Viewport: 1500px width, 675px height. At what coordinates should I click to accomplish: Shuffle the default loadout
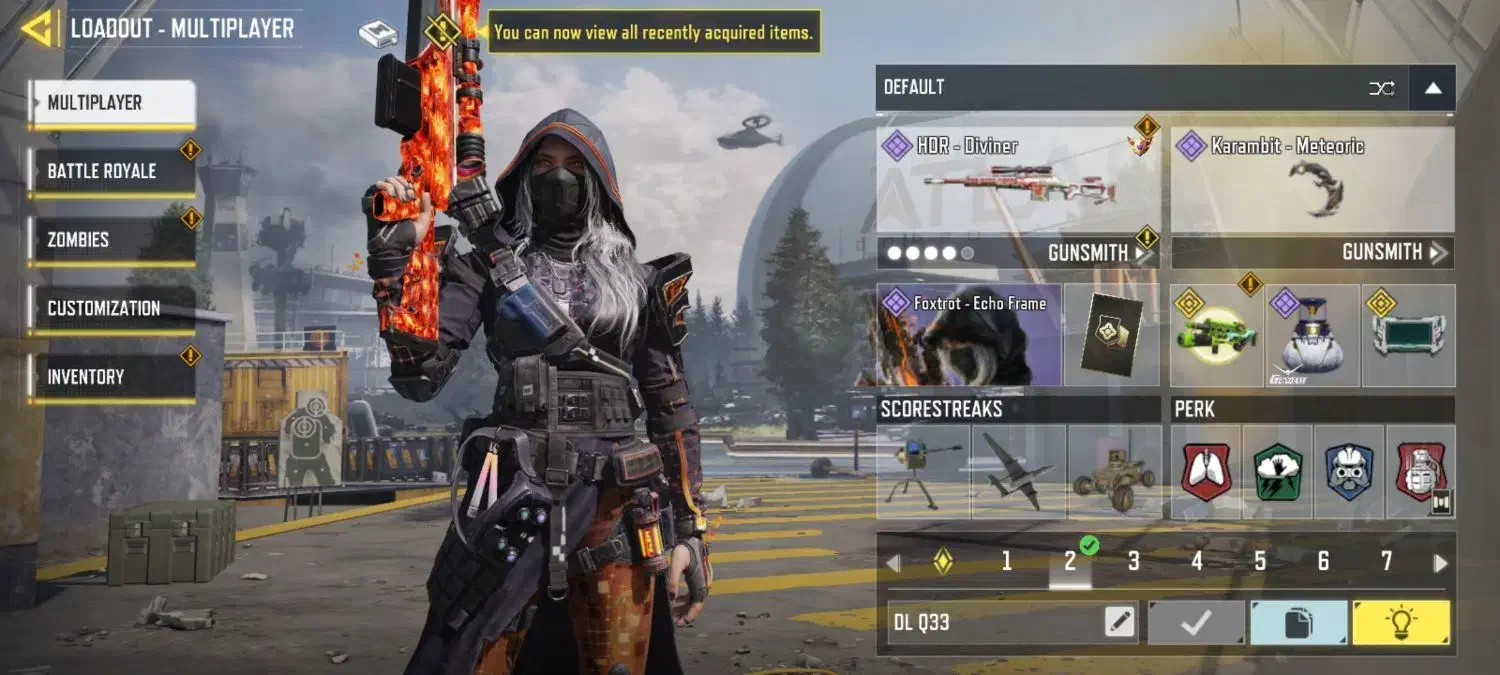(1381, 88)
